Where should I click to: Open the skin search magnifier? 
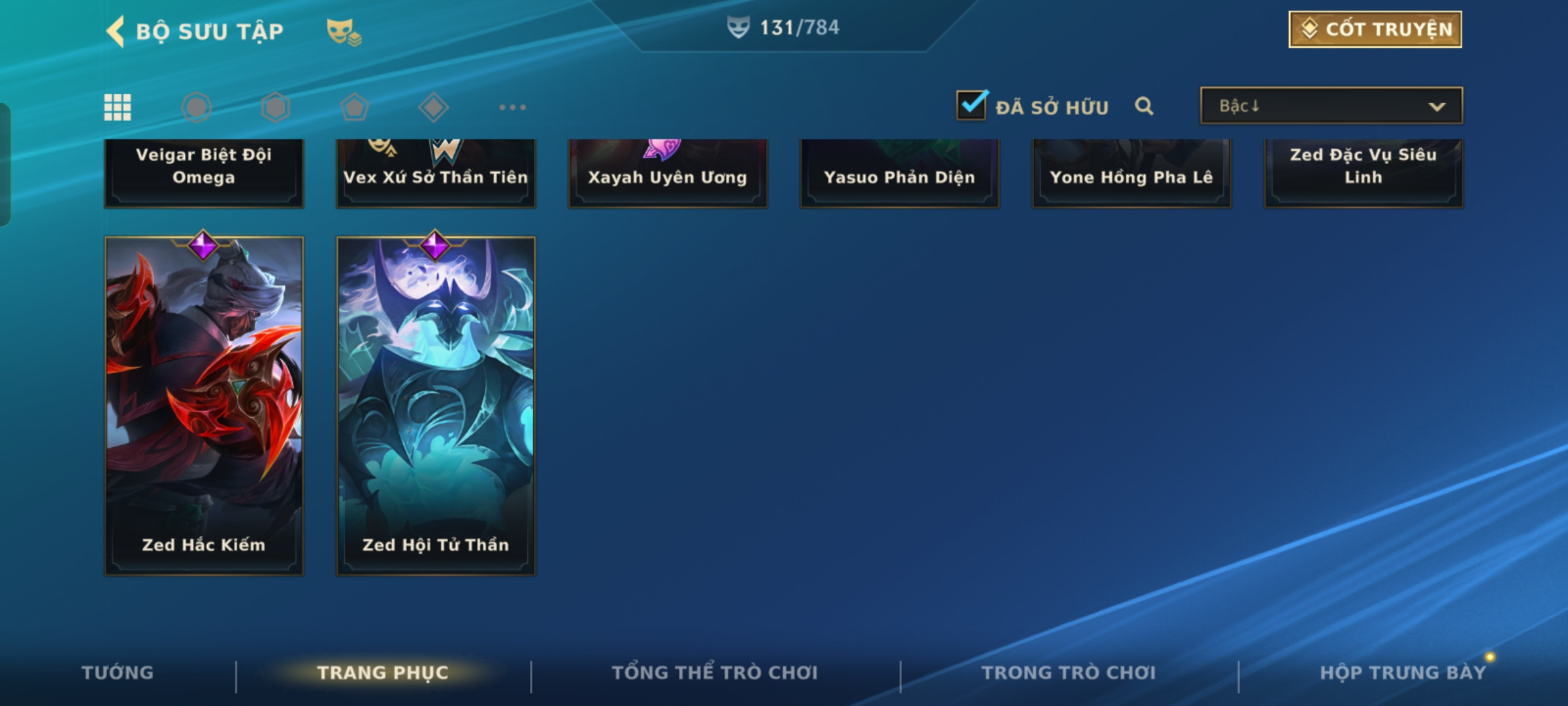(x=1143, y=106)
